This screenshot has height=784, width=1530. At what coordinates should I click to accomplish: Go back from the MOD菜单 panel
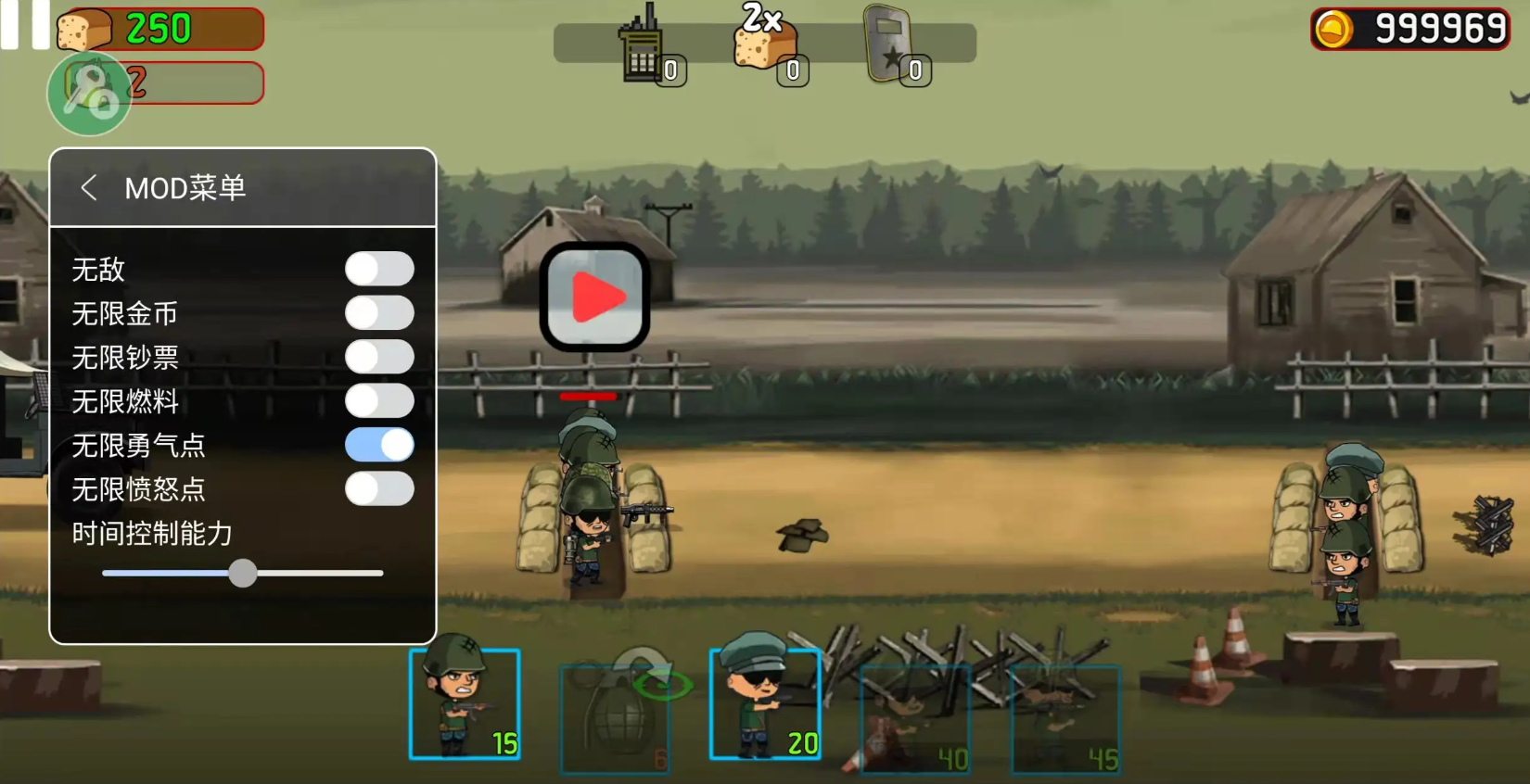pos(89,188)
